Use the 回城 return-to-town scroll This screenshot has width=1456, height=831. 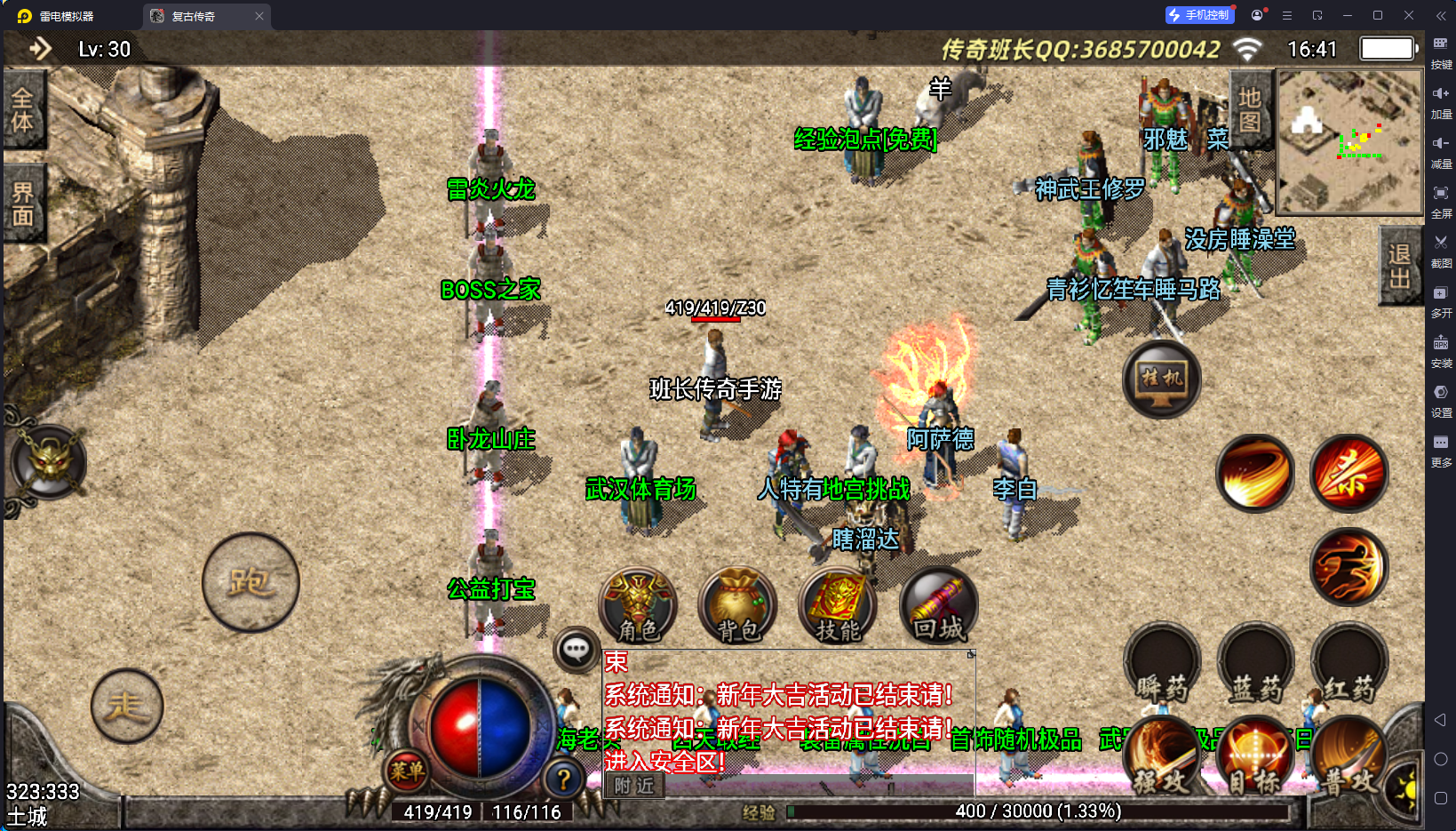click(x=938, y=606)
